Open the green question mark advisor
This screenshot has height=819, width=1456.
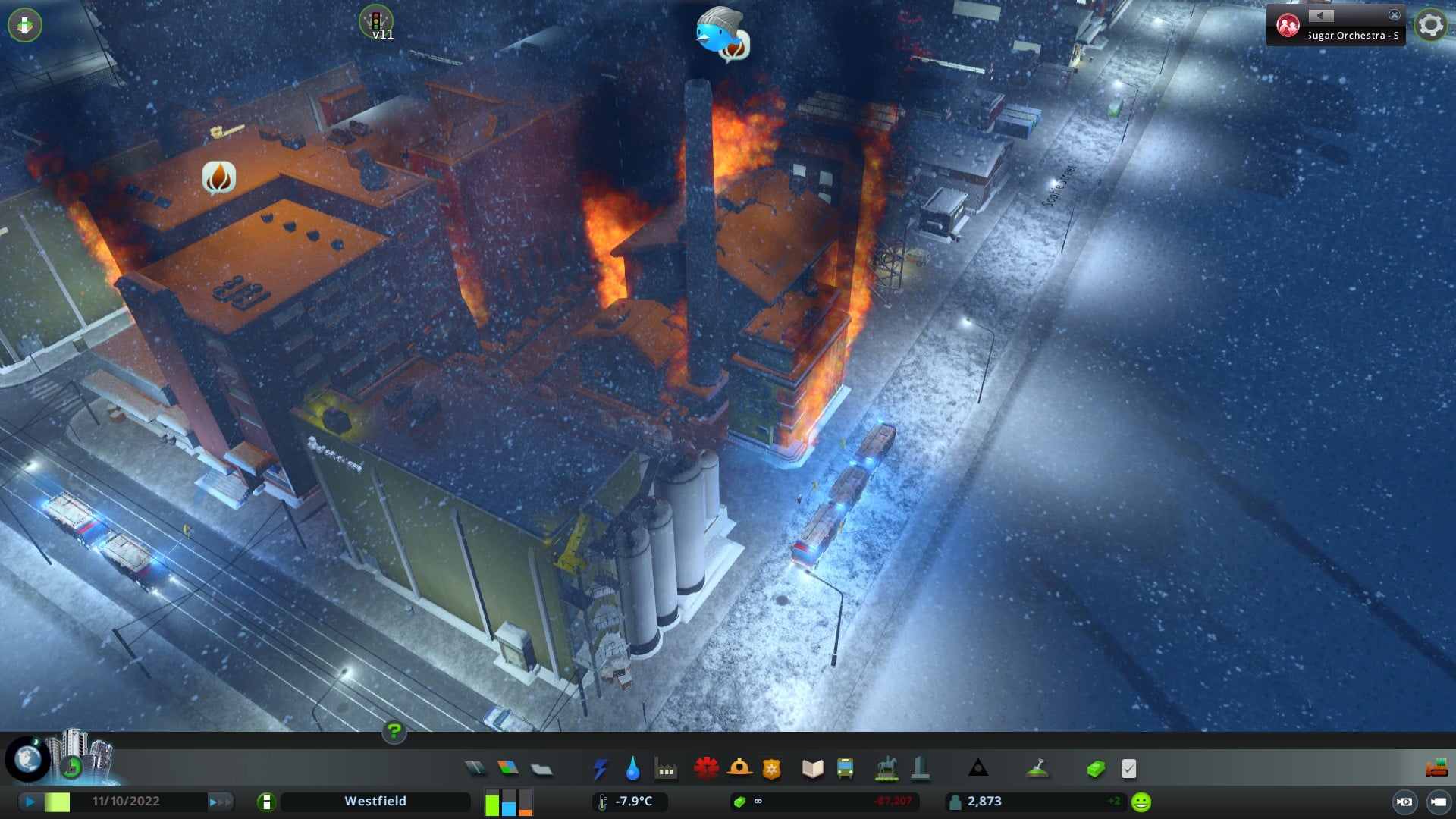pos(394,732)
